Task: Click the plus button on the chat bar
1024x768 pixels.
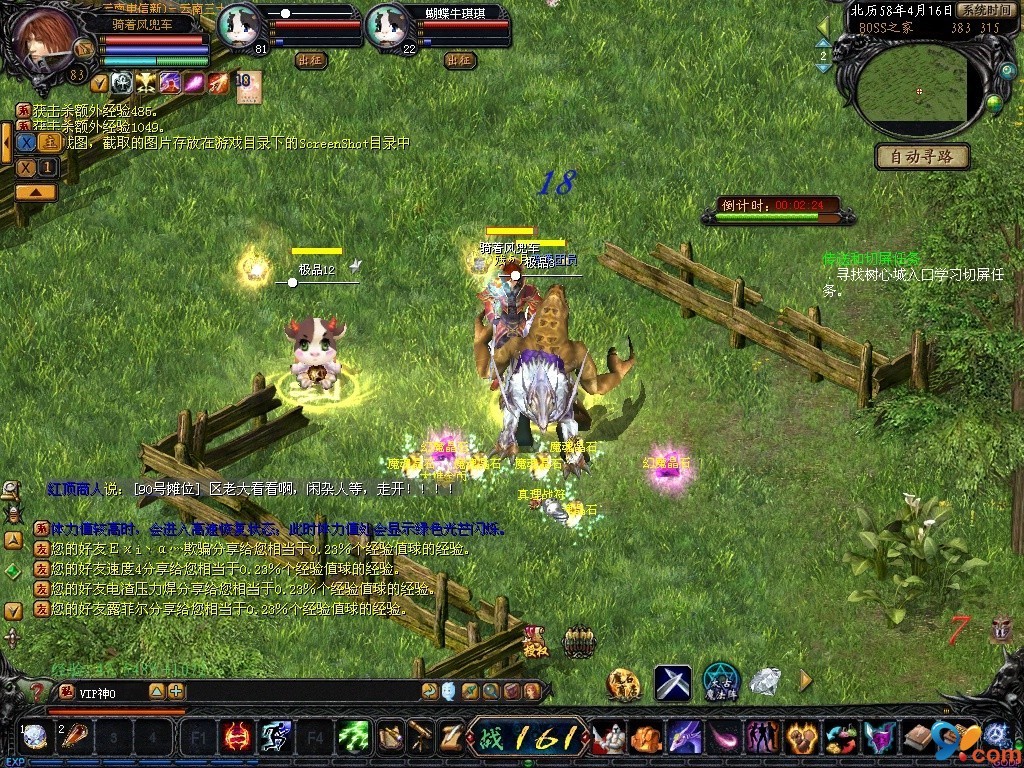Action: 176,691
